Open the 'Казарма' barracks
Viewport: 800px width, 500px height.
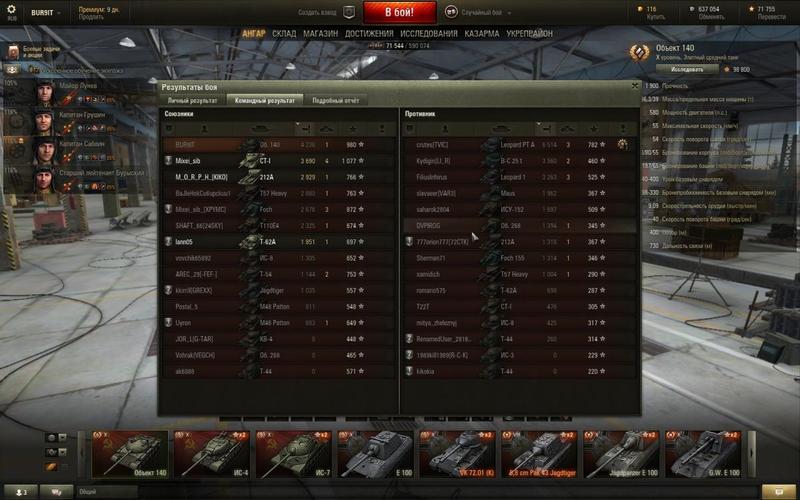click(482, 33)
